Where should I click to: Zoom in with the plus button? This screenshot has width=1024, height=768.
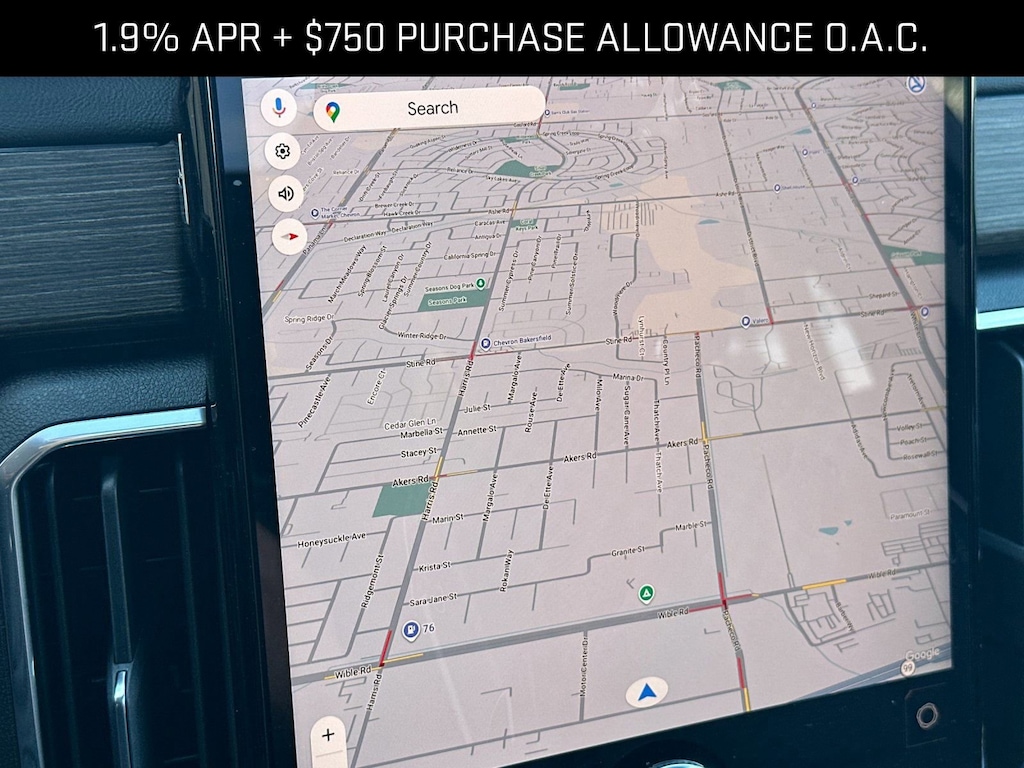(328, 736)
